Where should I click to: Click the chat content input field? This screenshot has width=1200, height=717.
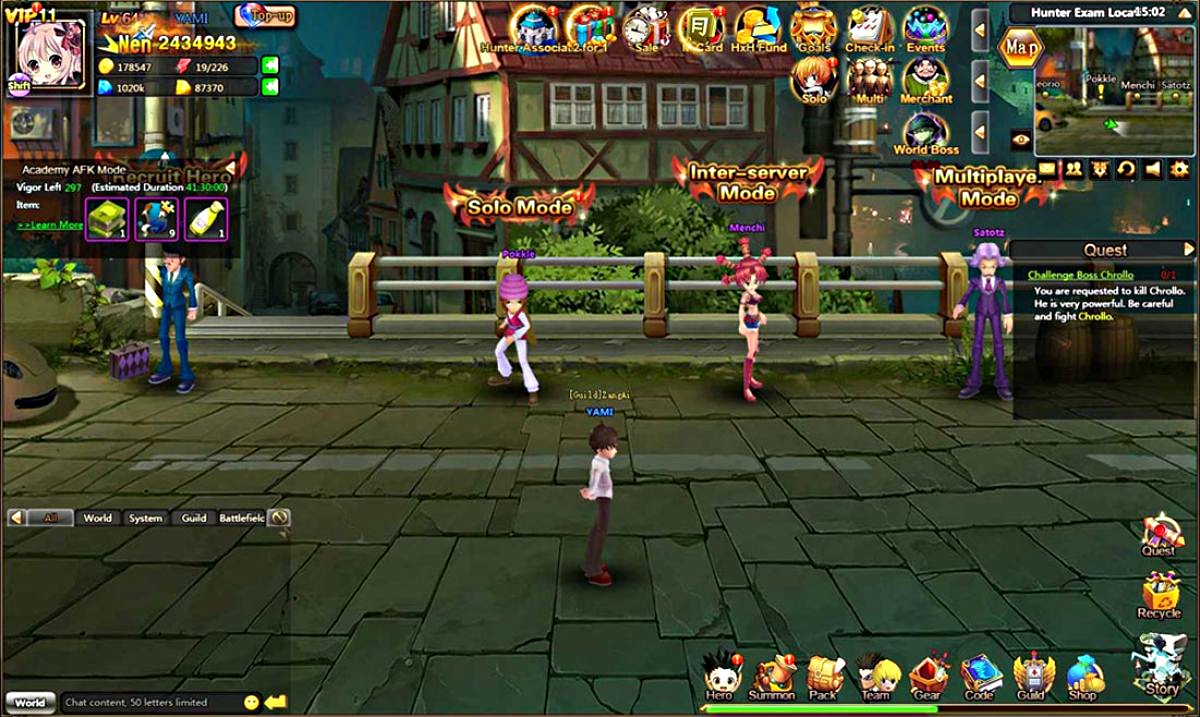pyautogui.click(x=150, y=702)
